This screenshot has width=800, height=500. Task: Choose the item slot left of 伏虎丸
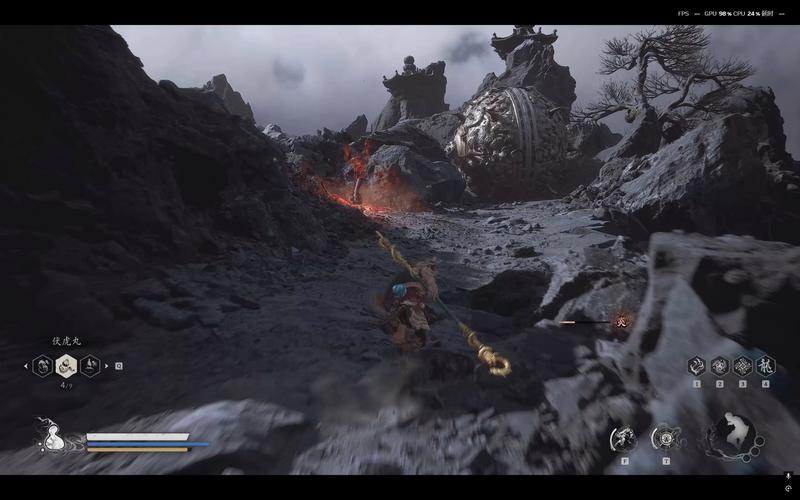tap(43, 366)
